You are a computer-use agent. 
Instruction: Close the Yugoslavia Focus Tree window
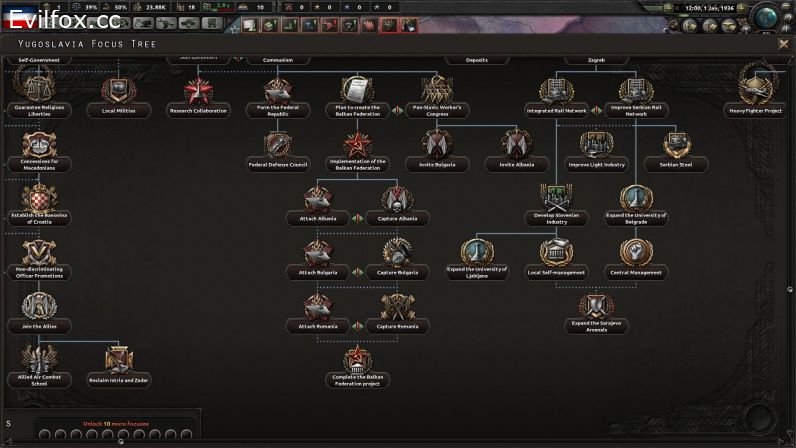pos(783,45)
